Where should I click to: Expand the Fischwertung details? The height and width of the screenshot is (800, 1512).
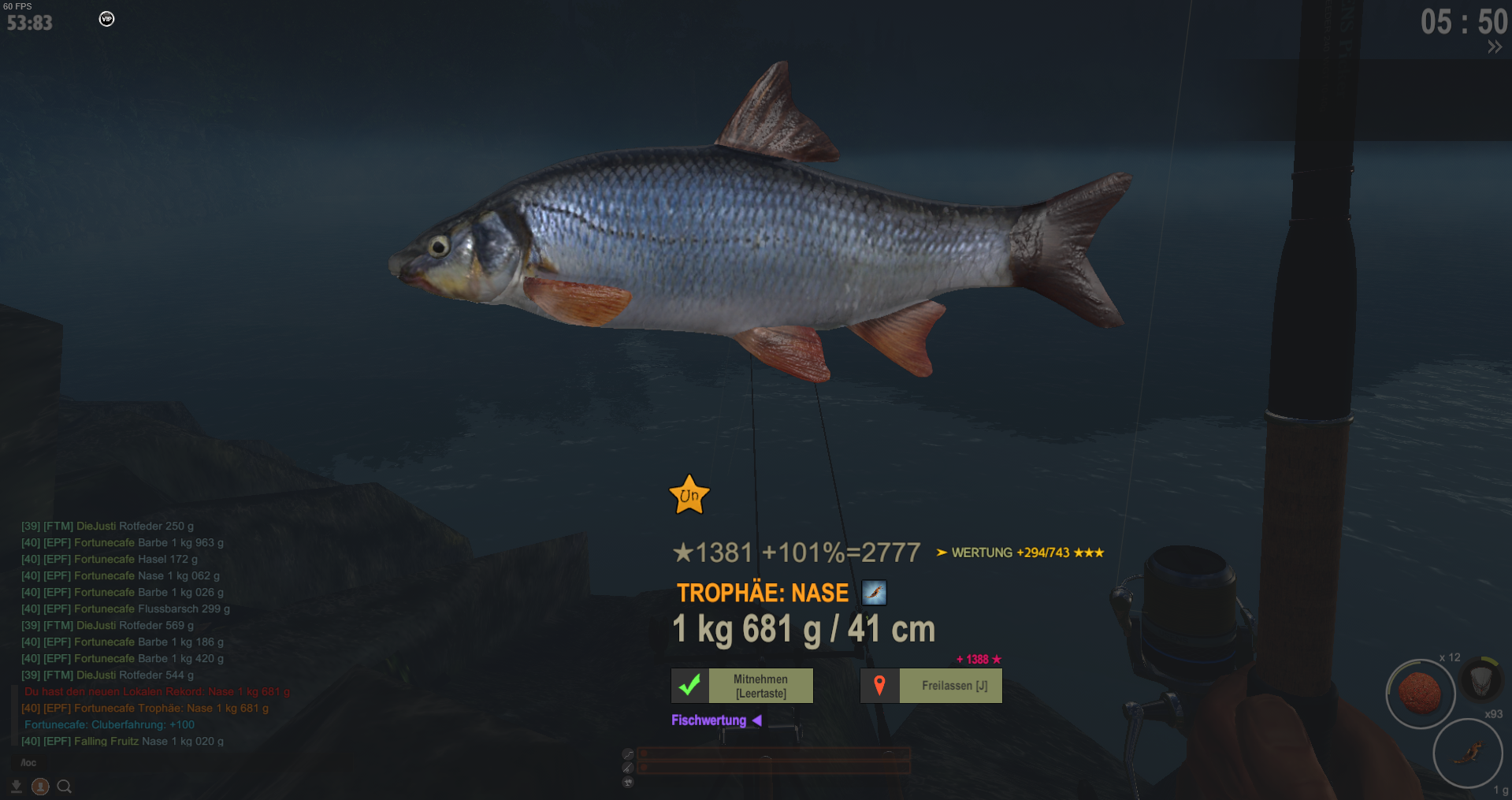coord(715,720)
